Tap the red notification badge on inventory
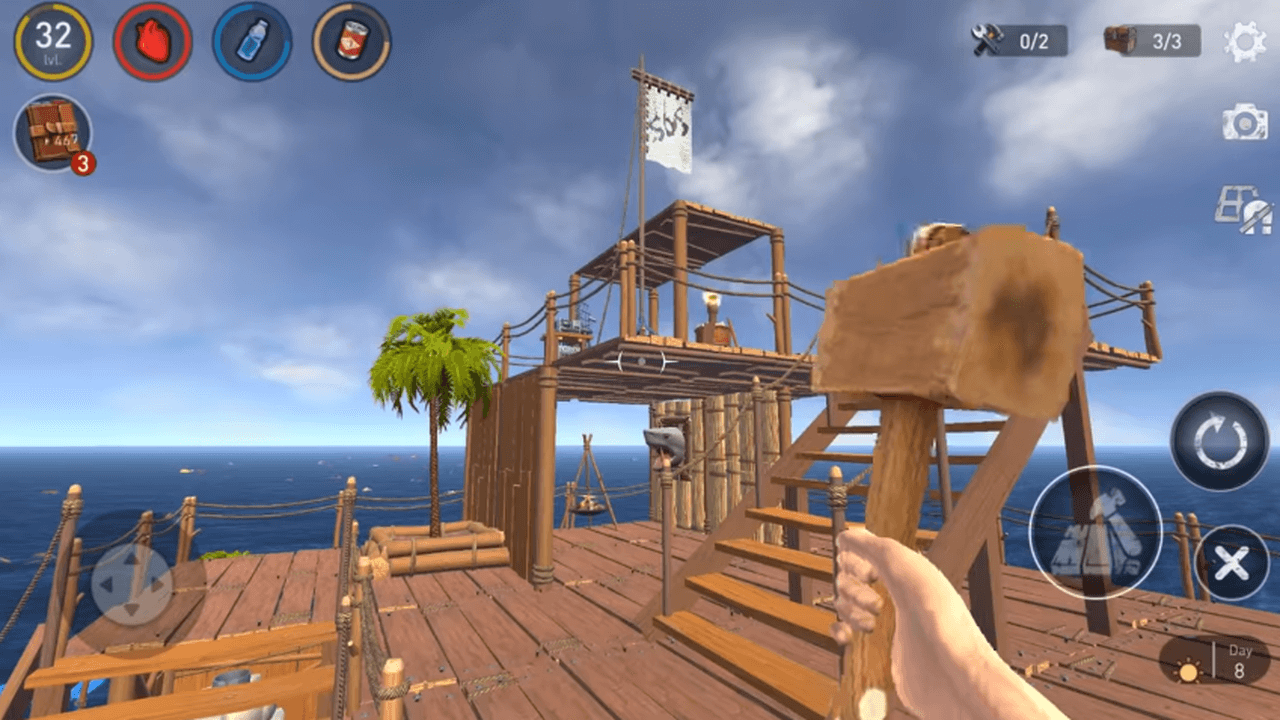The height and width of the screenshot is (720, 1280). click(x=80, y=160)
